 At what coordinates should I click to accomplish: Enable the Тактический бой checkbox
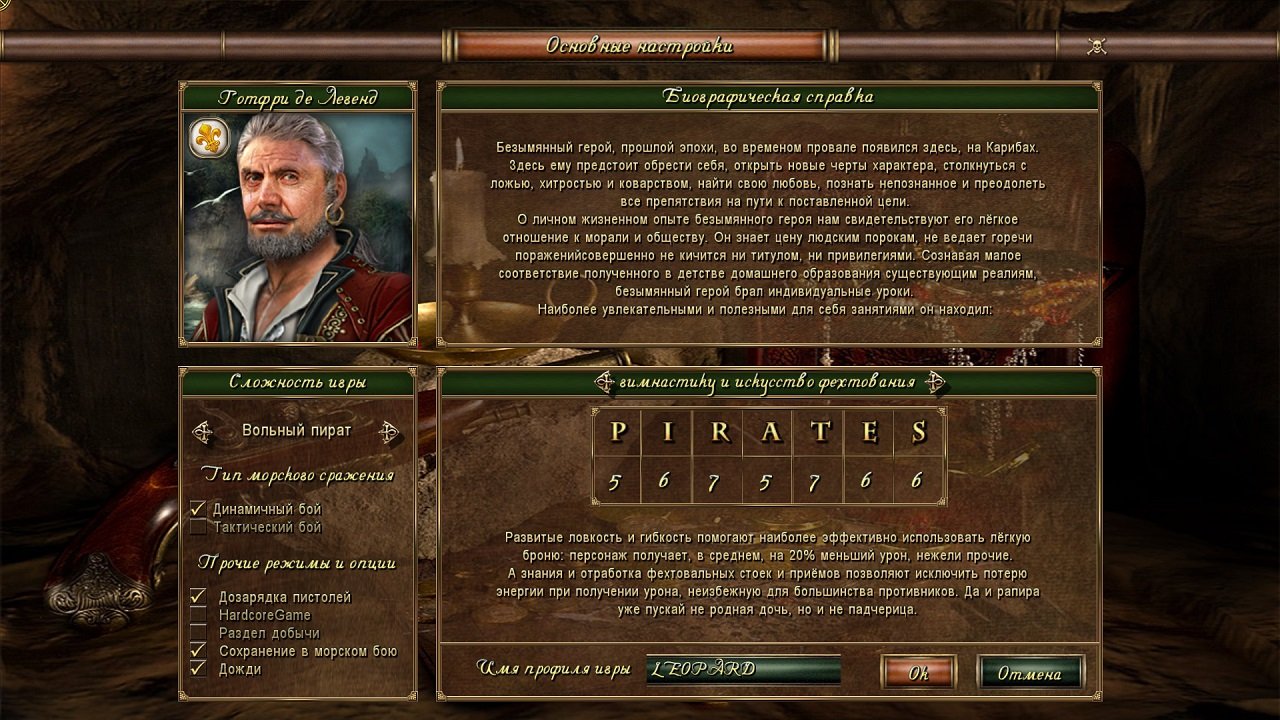pyautogui.click(x=198, y=527)
